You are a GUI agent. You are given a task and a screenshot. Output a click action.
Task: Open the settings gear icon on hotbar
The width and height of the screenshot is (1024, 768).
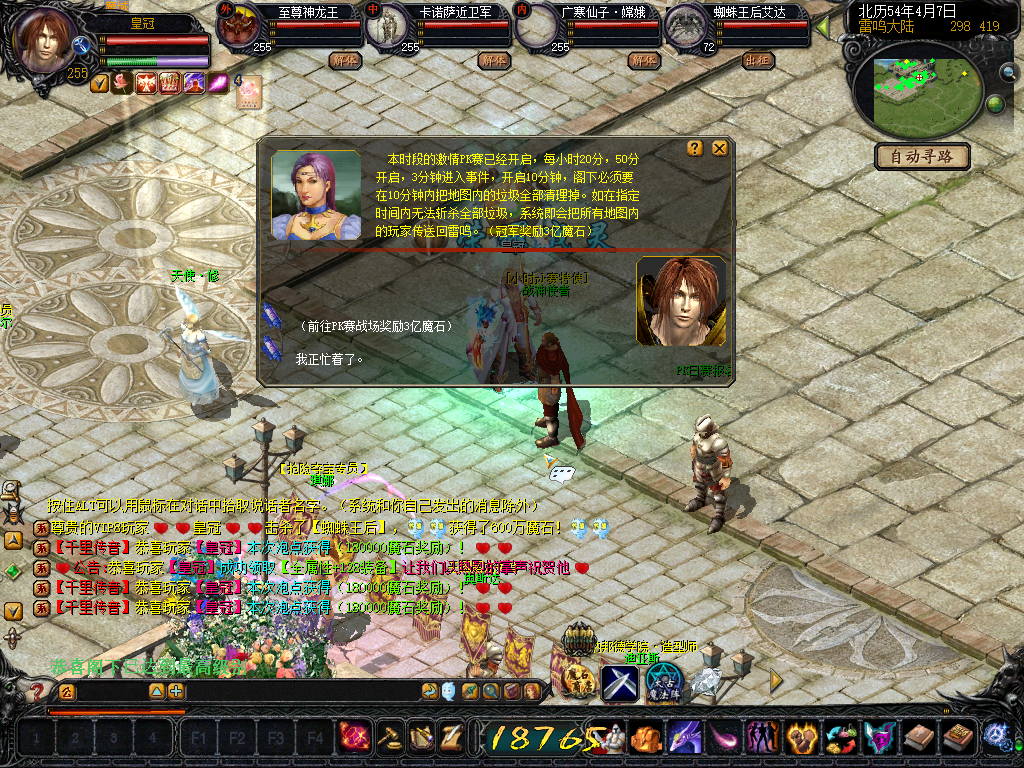click(x=996, y=737)
